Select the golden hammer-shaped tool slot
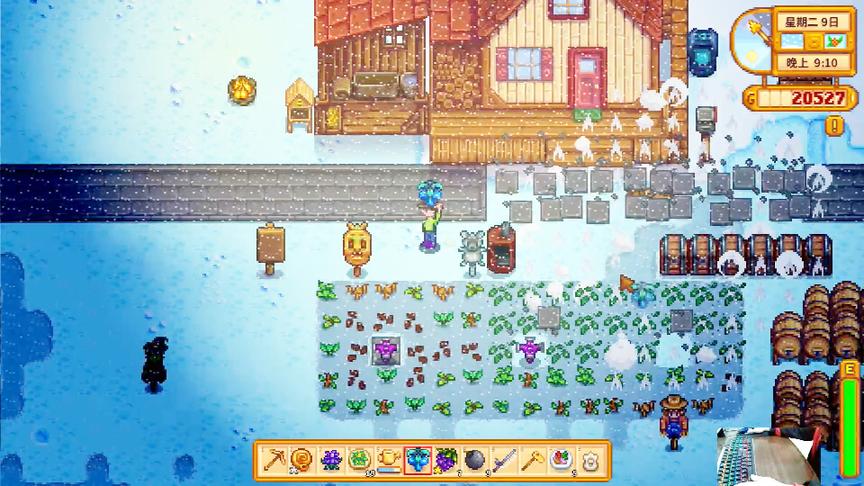This screenshot has width=864, height=486. [x=533, y=459]
